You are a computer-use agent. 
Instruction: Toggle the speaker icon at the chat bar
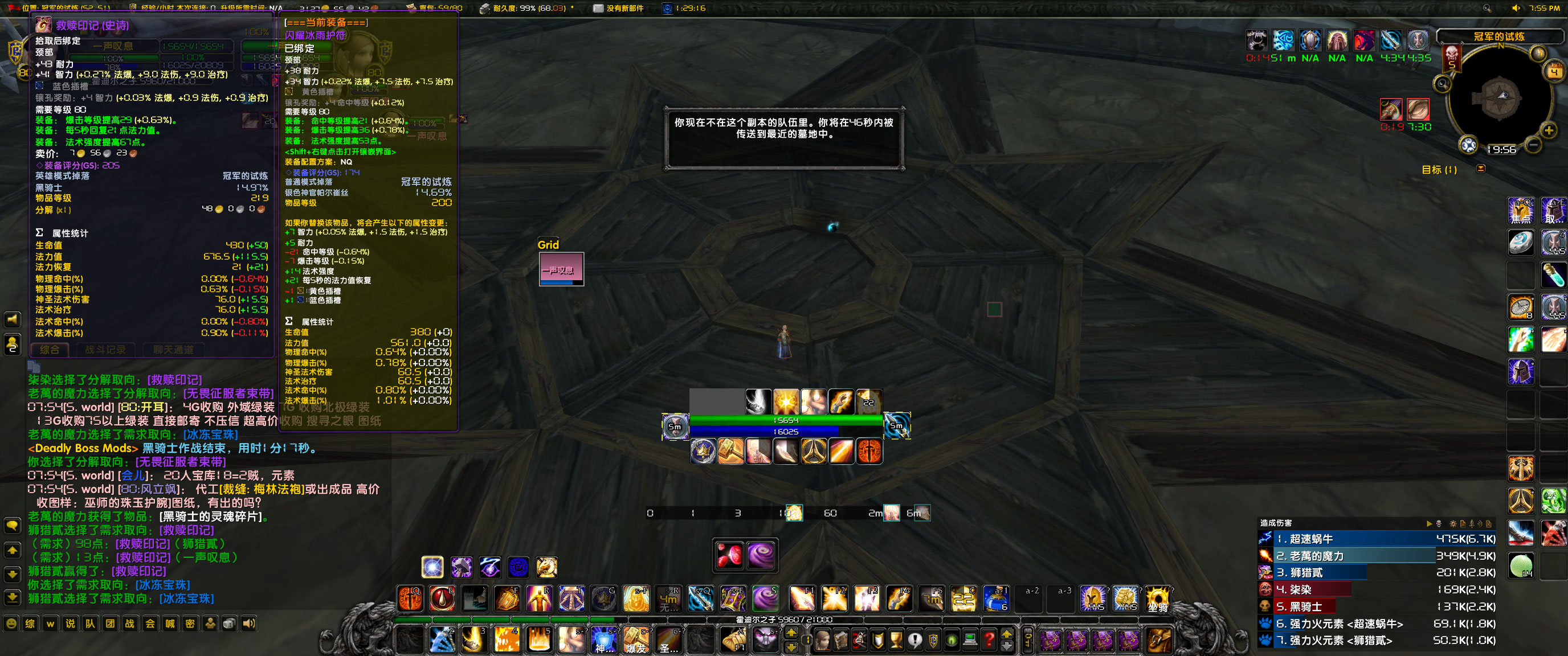click(249, 624)
